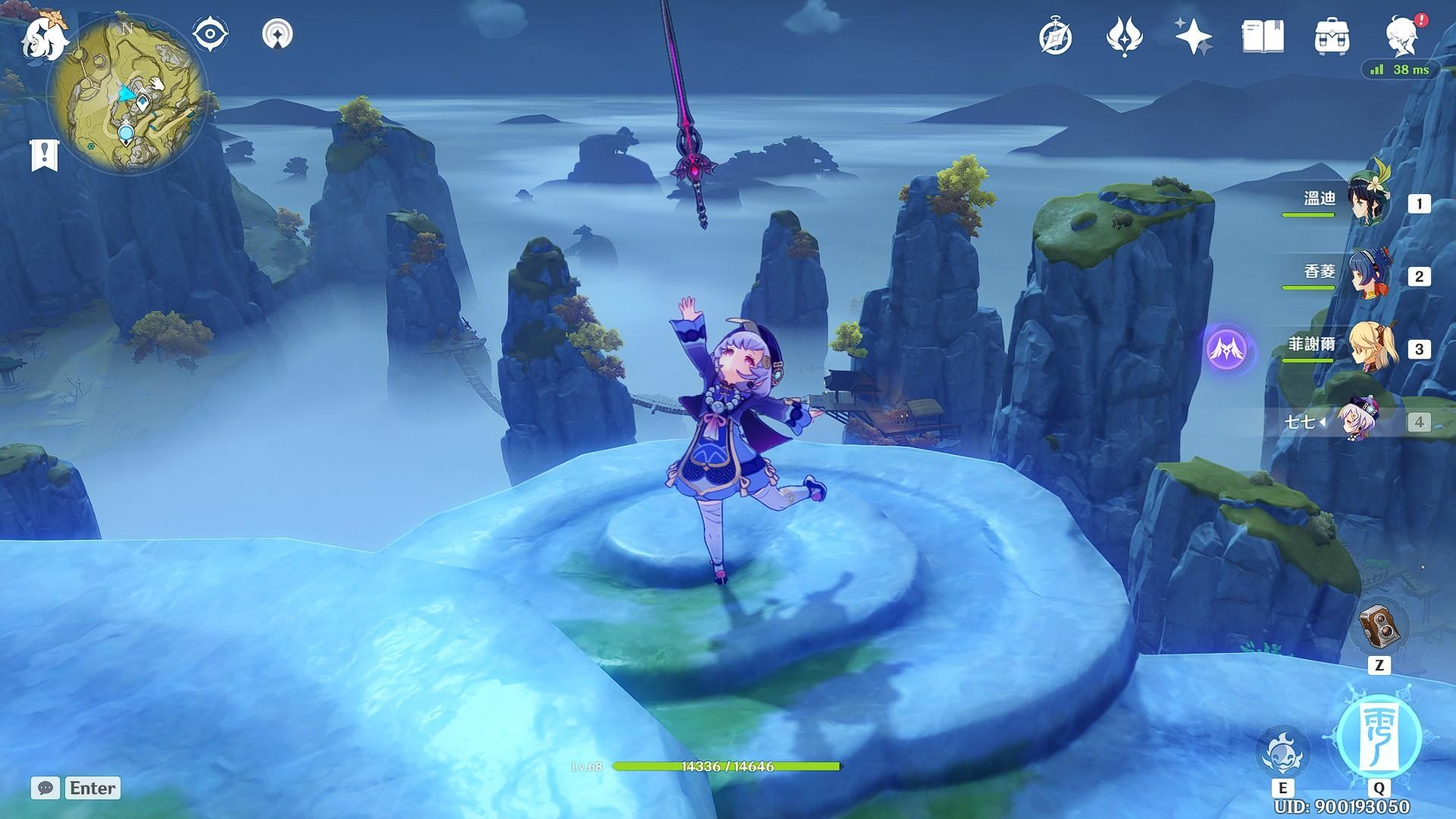Open the character profile icon

coord(1402,36)
